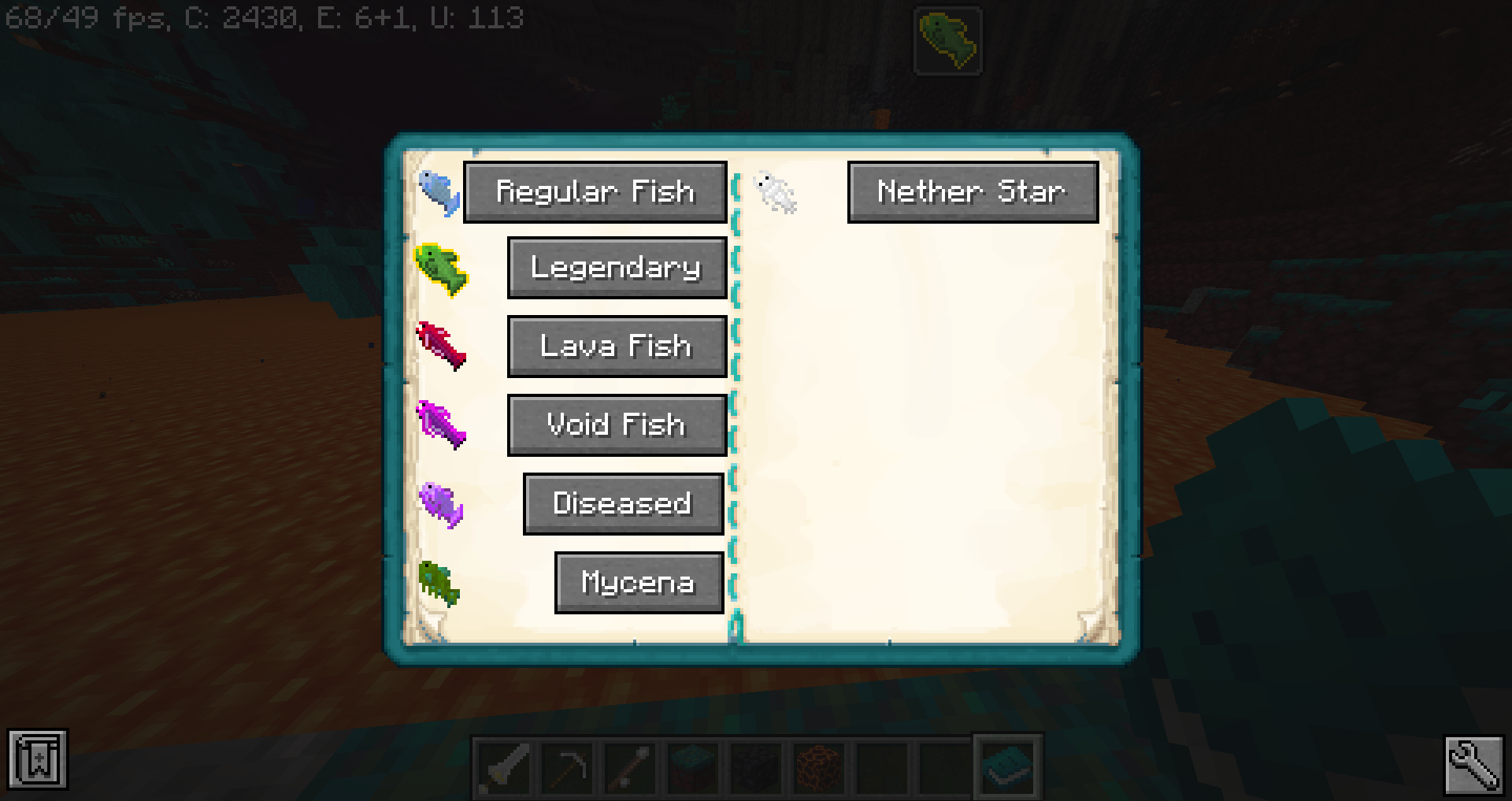This screenshot has width=1512, height=801.
Task: Open the Diseased fish page
Action: click(x=622, y=504)
